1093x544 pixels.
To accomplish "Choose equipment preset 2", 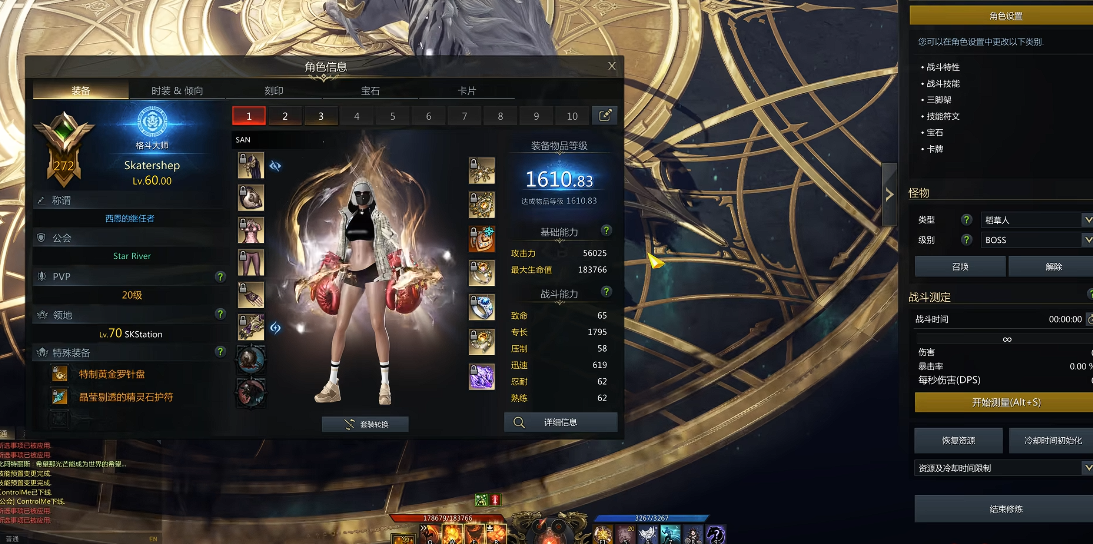I will point(285,116).
